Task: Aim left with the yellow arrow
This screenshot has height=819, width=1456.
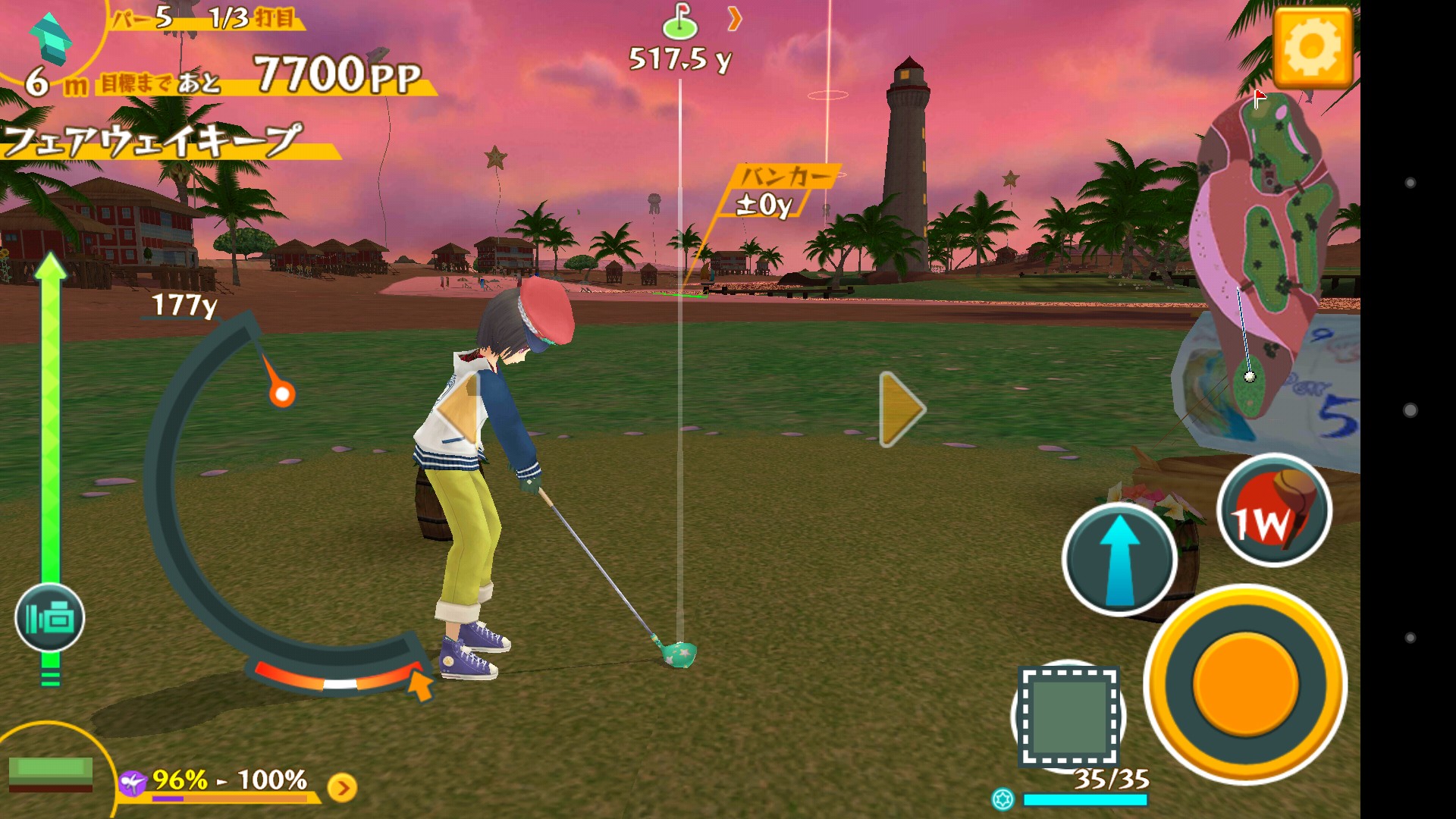Action: [457, 410]
